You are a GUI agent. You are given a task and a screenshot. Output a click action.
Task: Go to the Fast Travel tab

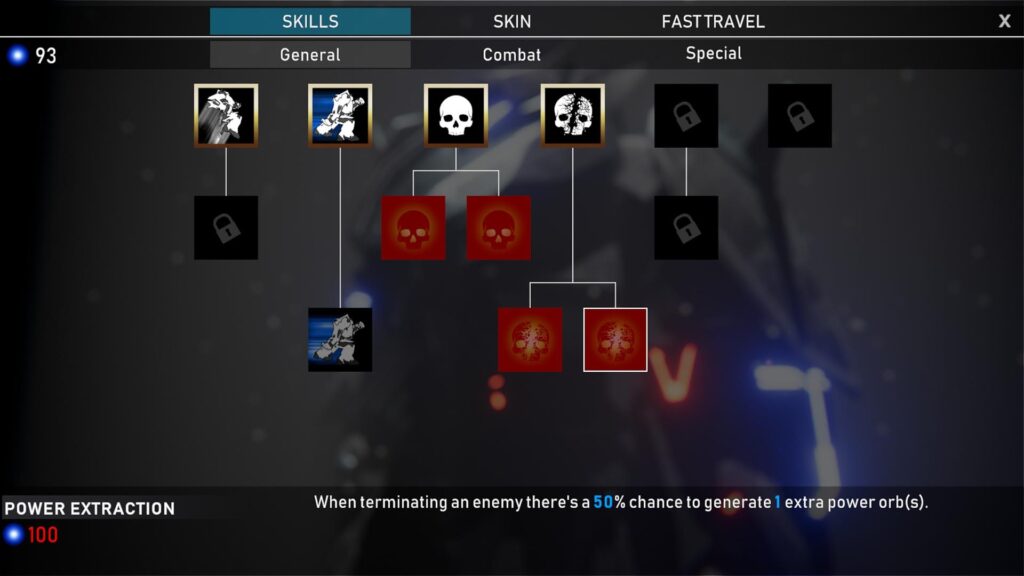click(713, 21)
